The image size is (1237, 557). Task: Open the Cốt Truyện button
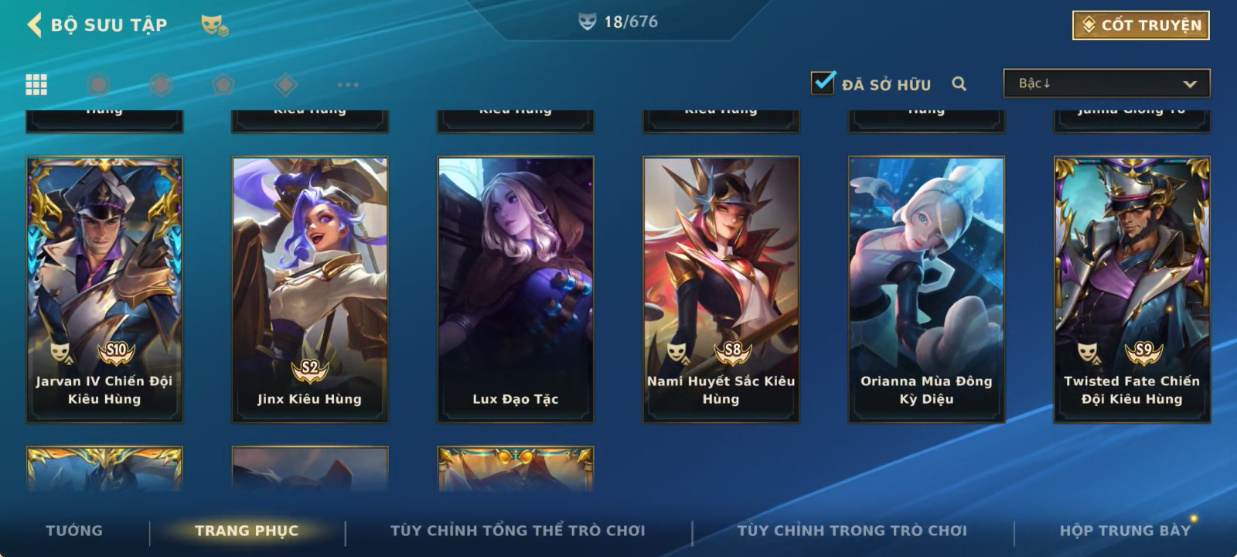coord(1140,25)
